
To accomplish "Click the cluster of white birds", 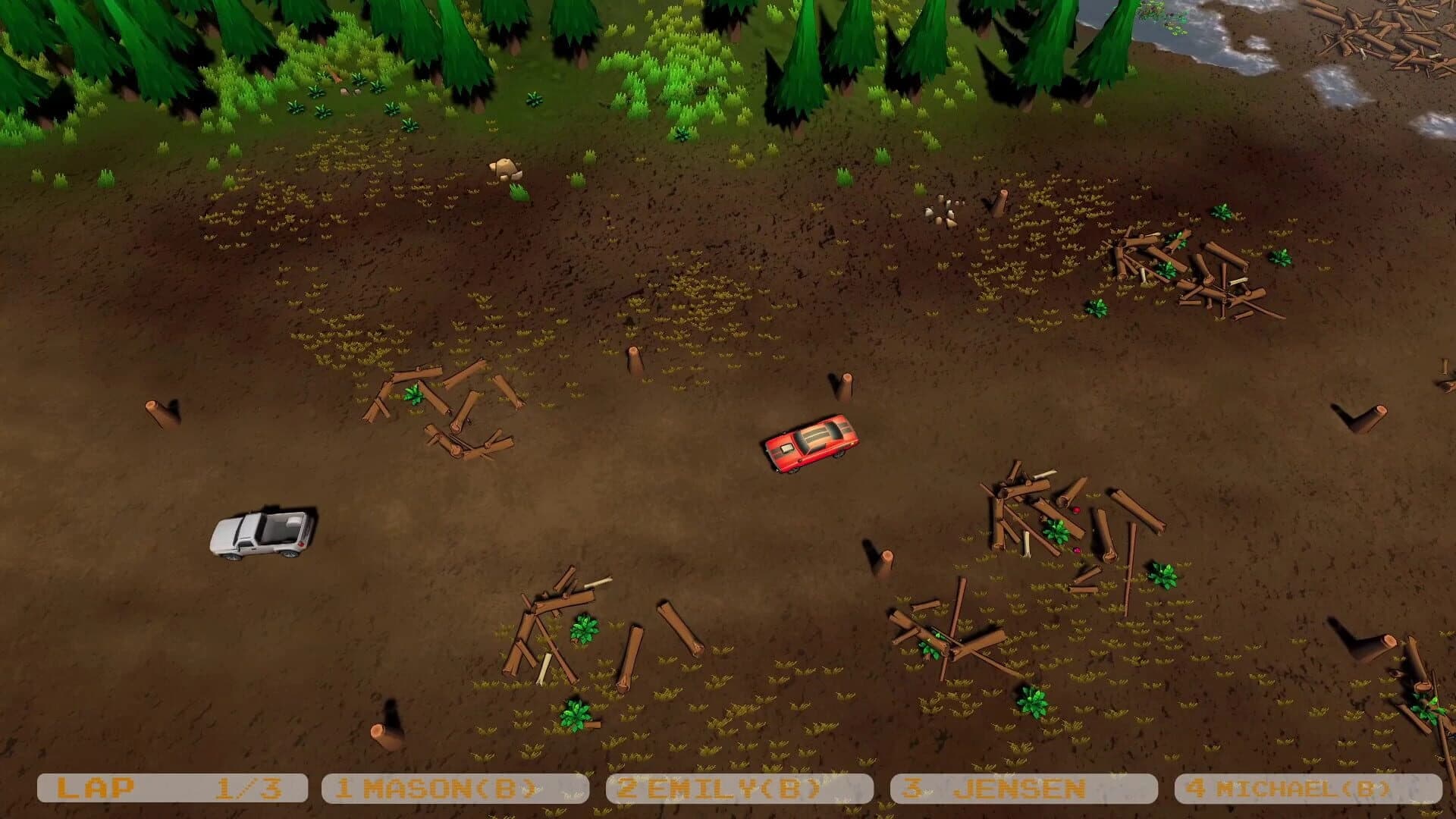I will click(944, 212).
